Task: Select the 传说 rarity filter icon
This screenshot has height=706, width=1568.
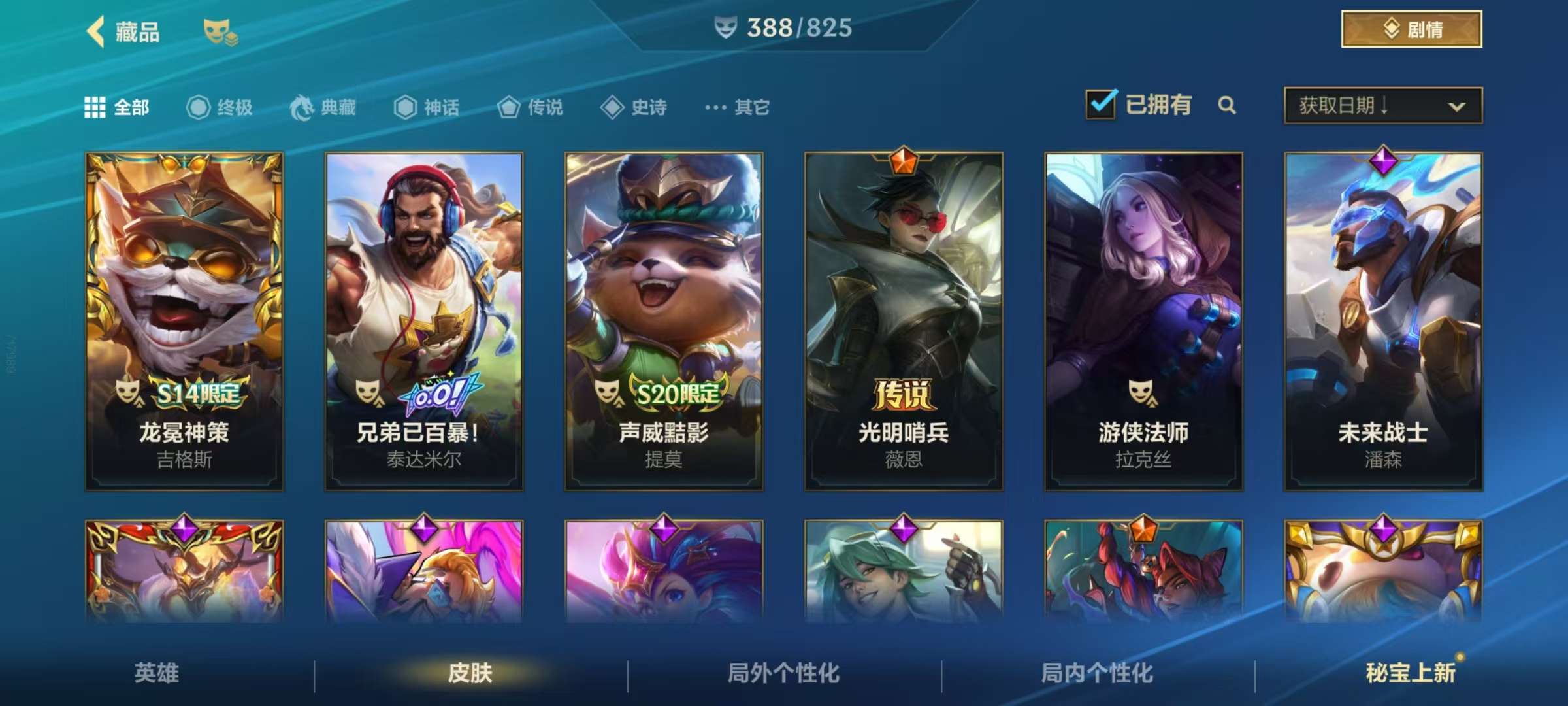Action: click(x=508, y=107)
